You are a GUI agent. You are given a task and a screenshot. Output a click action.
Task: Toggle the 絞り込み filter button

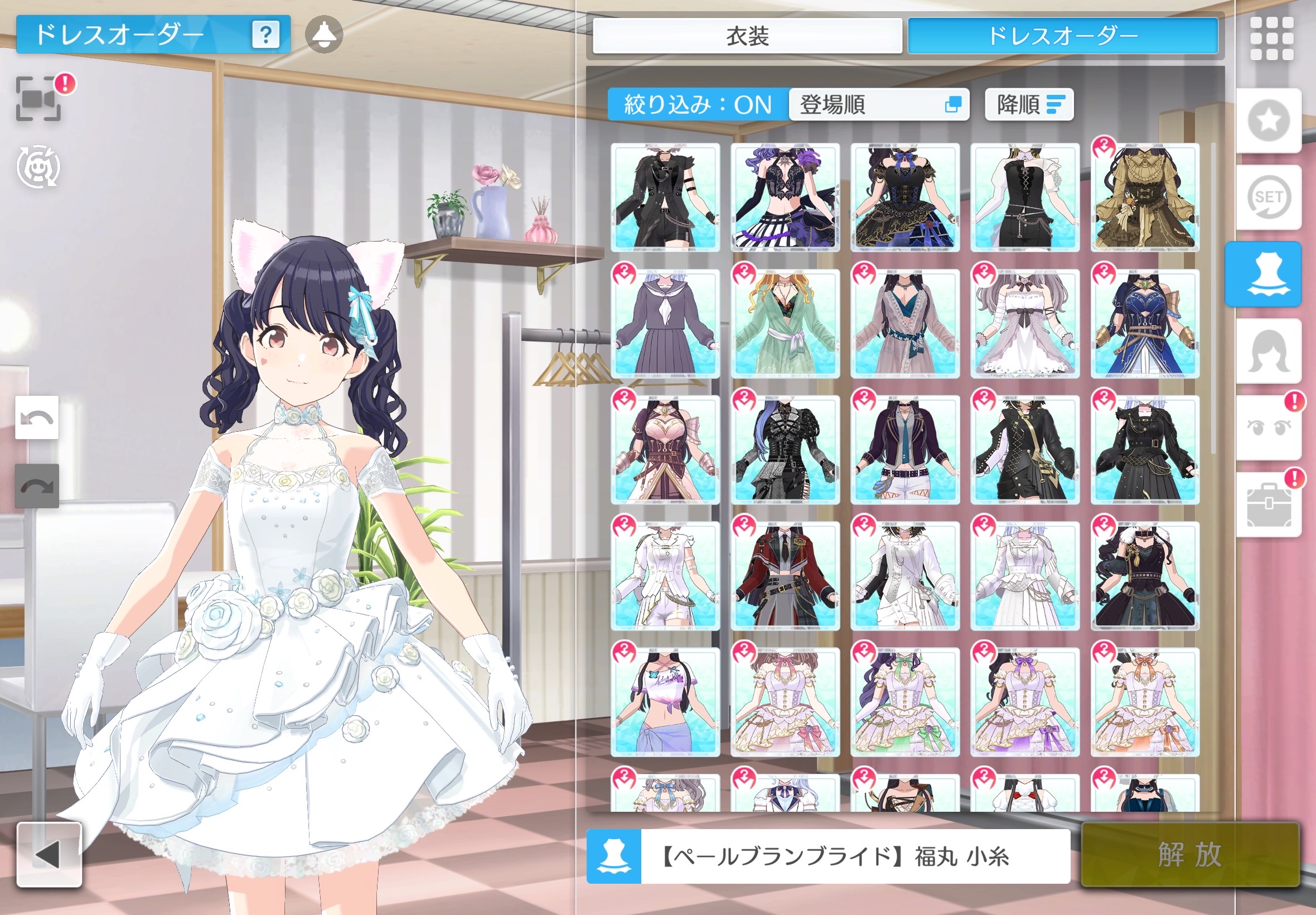click(697, 105)
